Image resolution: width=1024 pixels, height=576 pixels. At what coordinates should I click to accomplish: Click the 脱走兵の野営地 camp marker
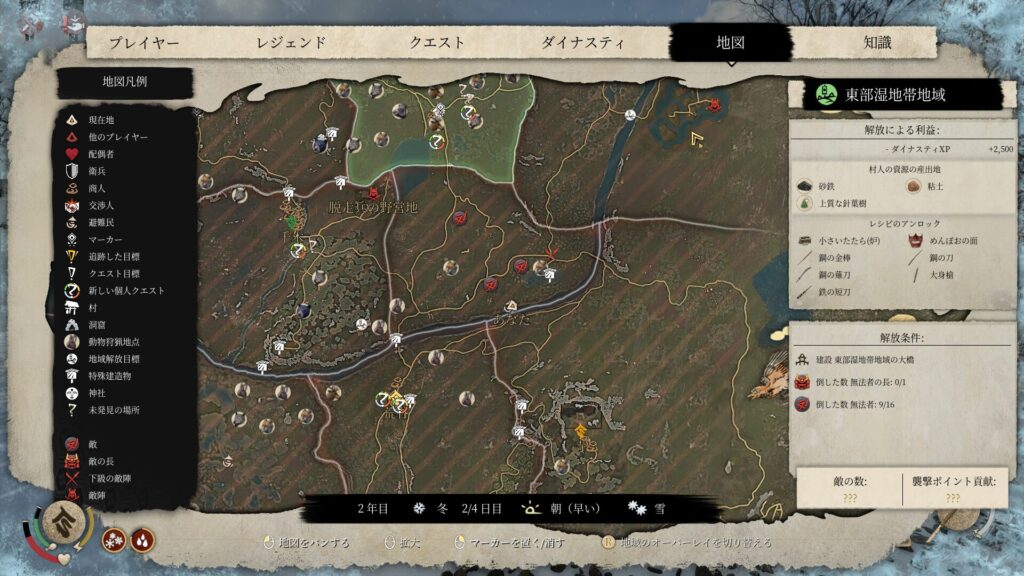coord(374,192)
